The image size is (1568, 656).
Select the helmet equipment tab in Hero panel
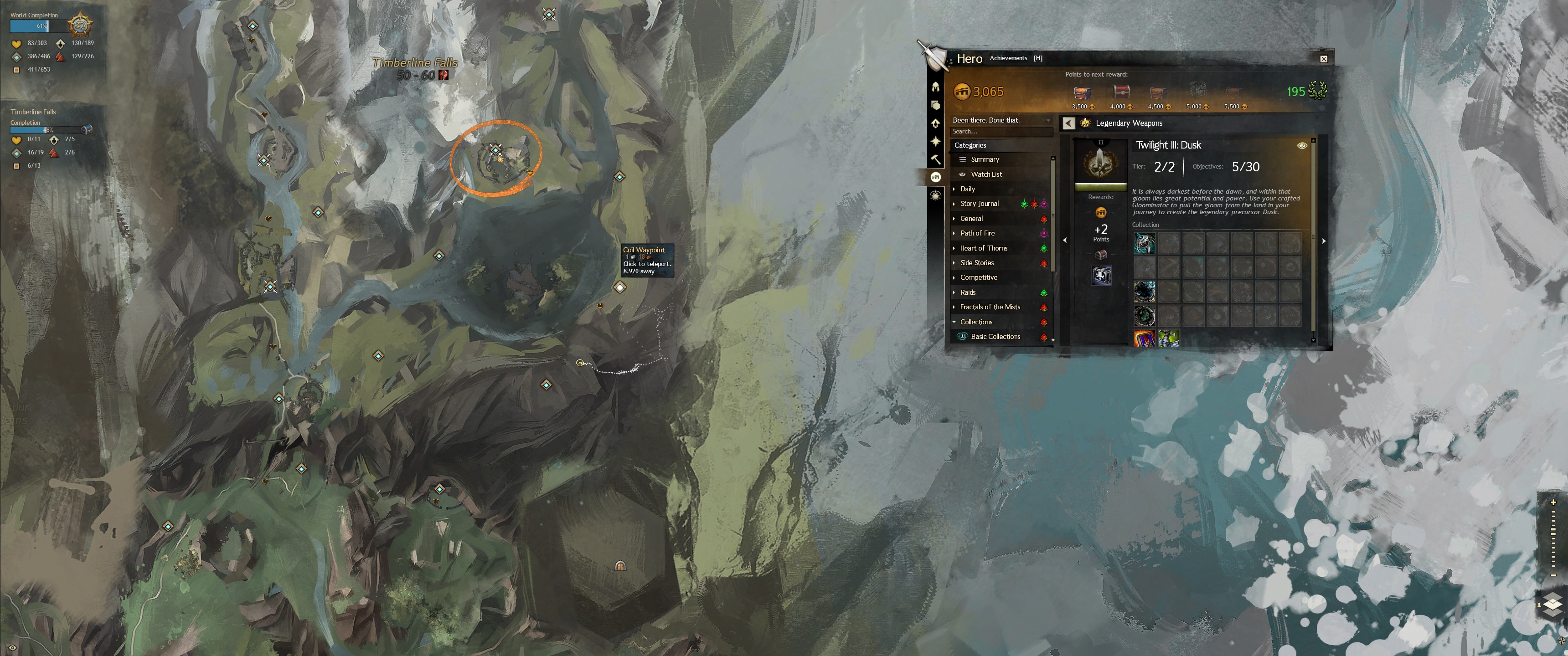tap(936, 87)
